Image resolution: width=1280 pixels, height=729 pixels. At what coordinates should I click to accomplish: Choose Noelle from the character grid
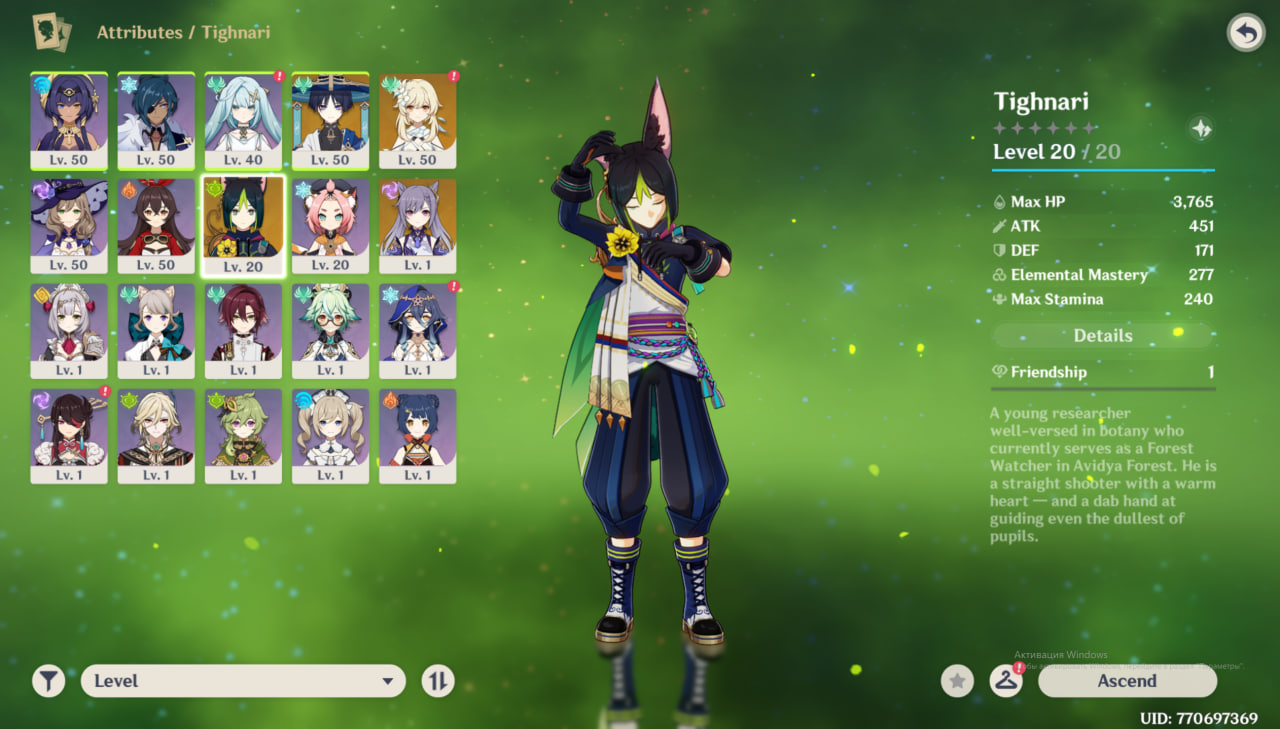[69, 330]
